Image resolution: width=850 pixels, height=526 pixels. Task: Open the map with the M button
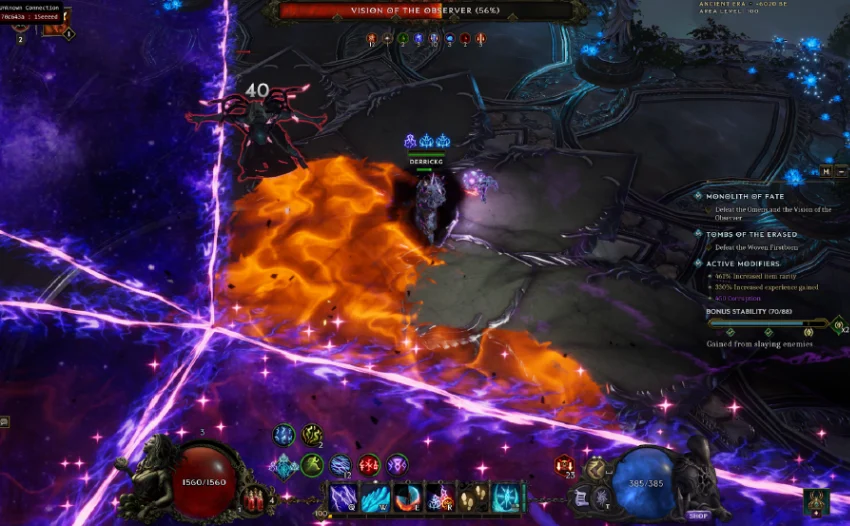coord(827,171)
